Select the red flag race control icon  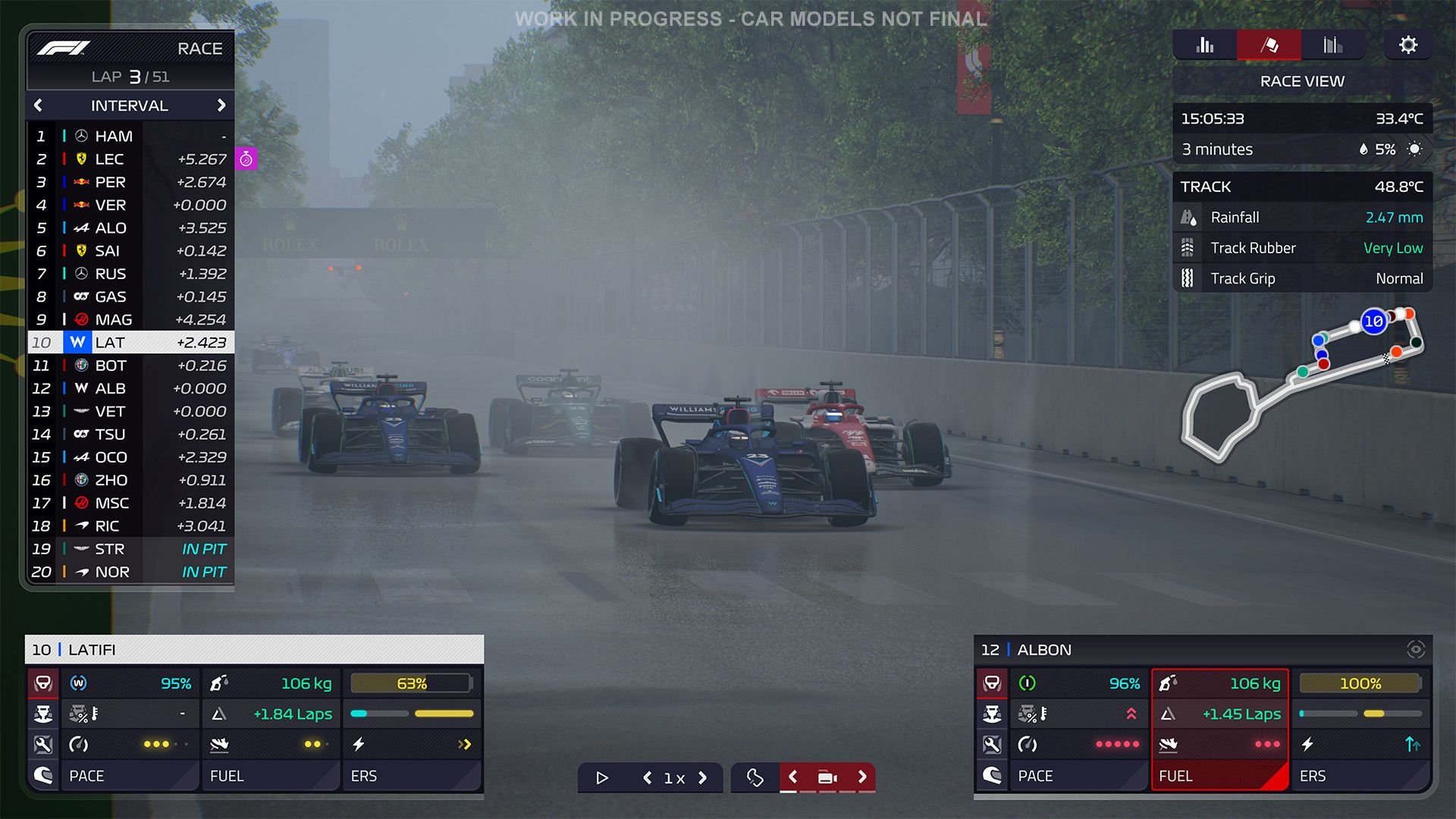(1268, 45)
